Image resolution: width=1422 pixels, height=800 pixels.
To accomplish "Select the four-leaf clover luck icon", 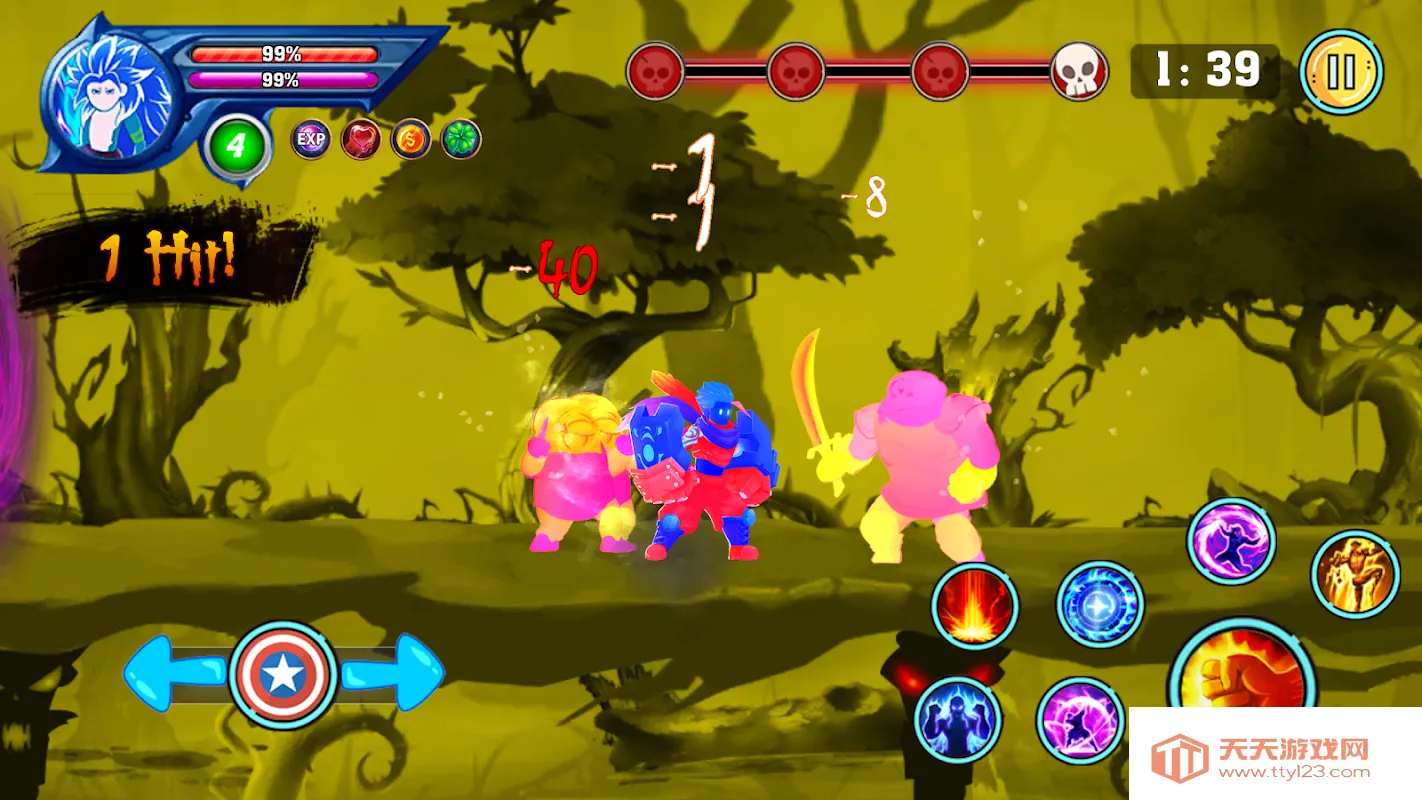I will 461,139.
